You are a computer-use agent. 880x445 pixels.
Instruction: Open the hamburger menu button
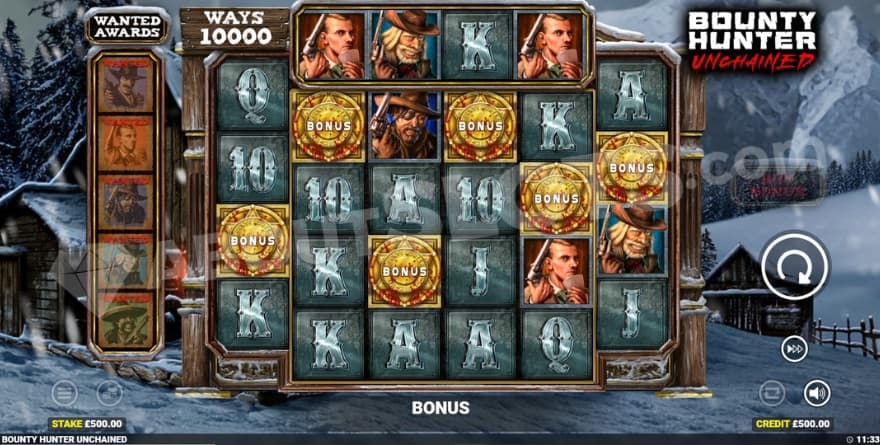65,393
